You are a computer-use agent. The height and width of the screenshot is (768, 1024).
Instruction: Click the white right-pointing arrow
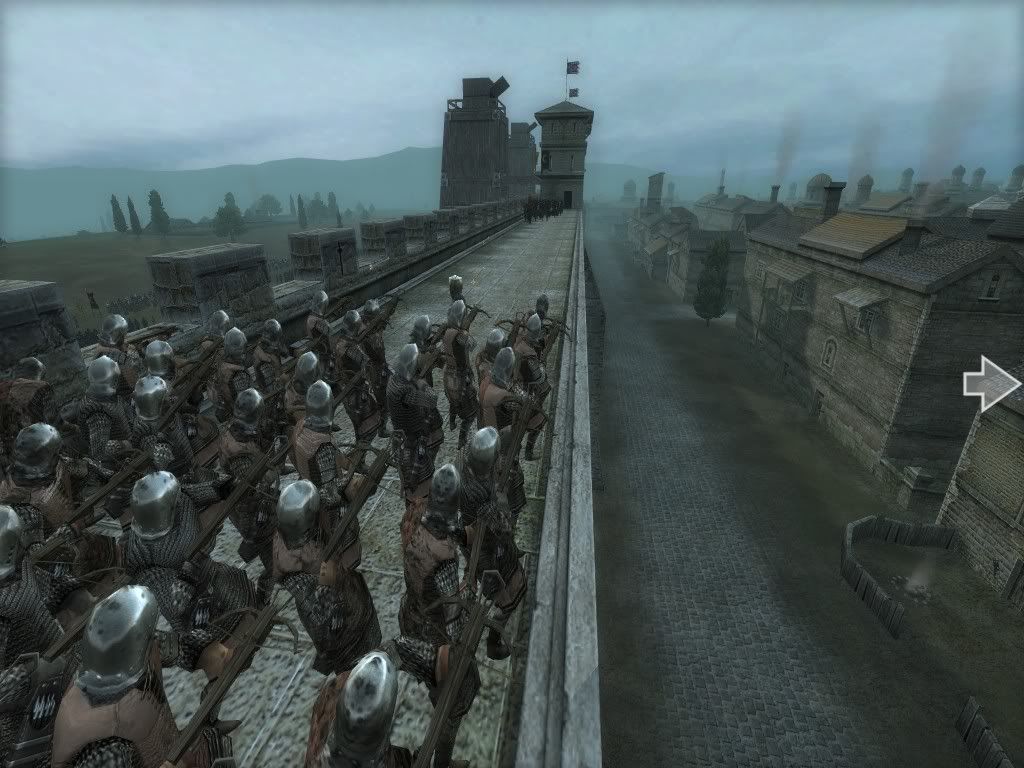click(990, 383)
